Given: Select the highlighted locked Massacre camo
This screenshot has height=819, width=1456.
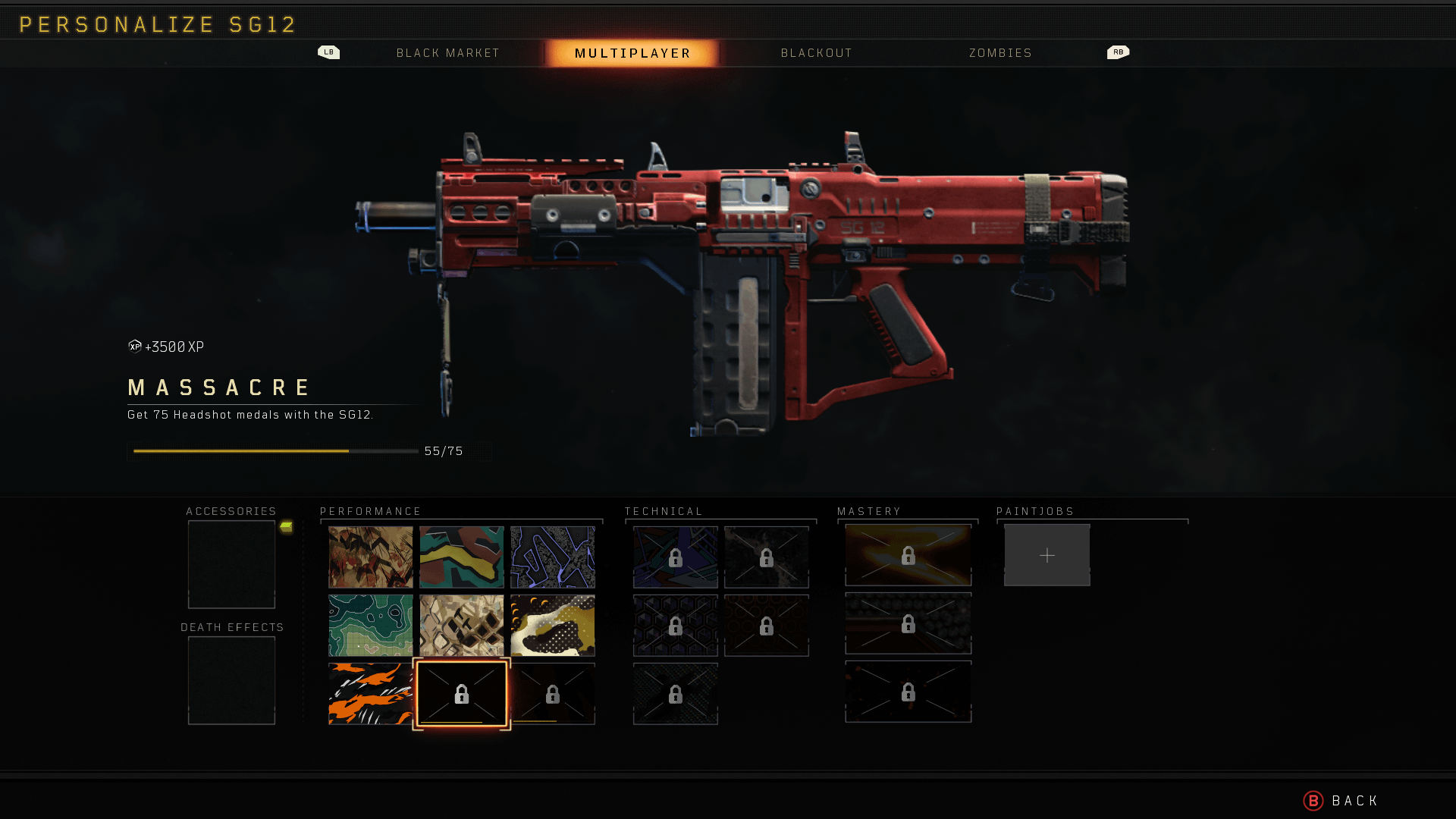Looking at the screenshot, I should pos(461,694).
